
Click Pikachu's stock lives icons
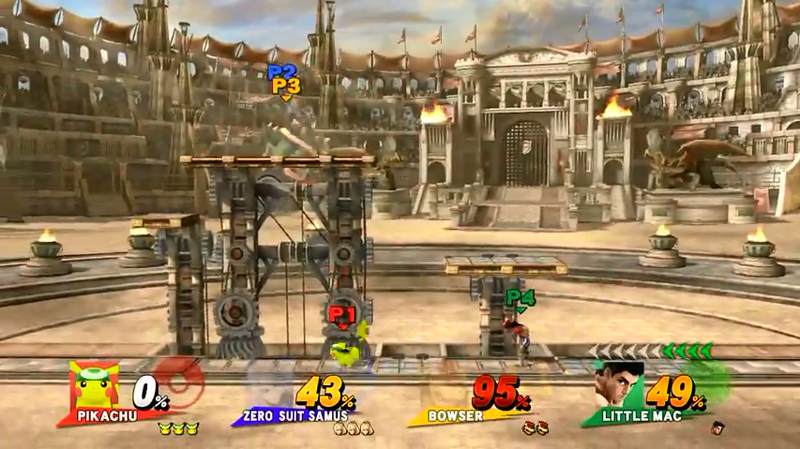click(179, 427)
